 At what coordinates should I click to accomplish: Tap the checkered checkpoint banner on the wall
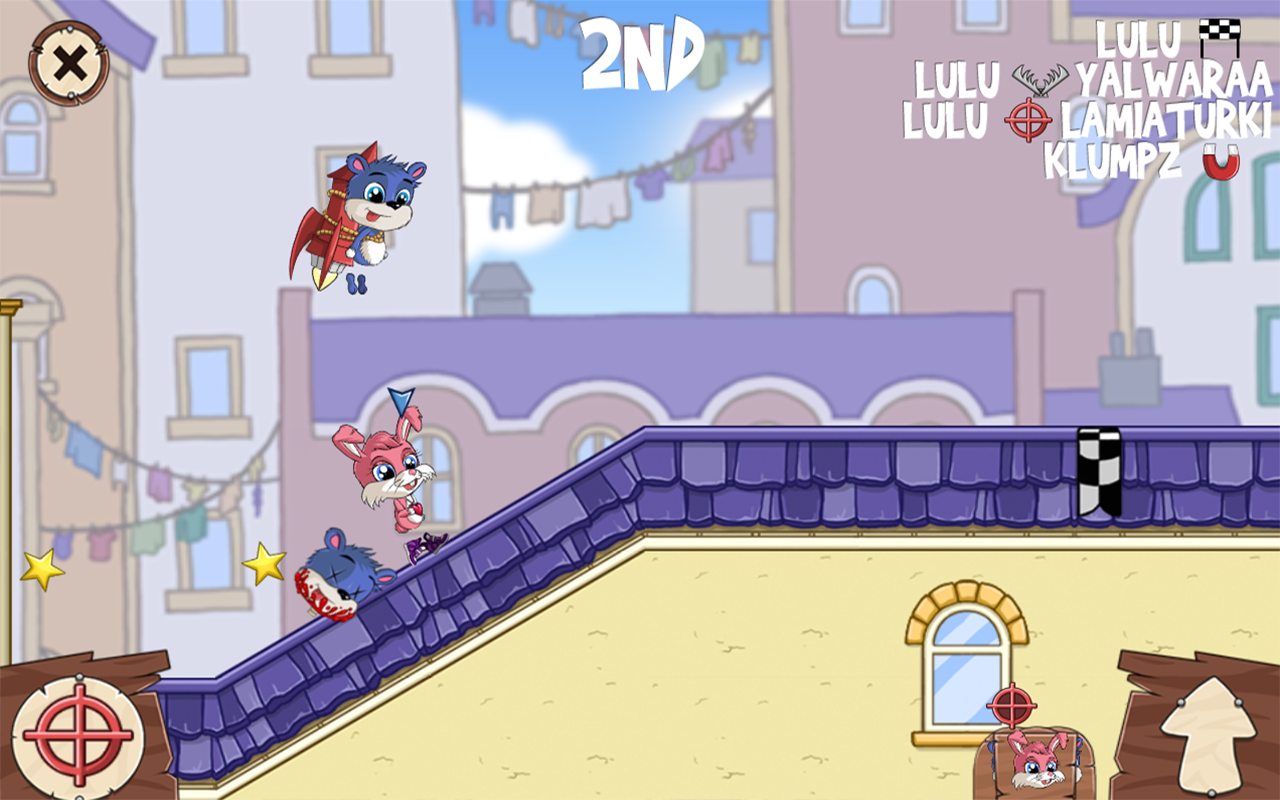click(x=1098, y=470)
